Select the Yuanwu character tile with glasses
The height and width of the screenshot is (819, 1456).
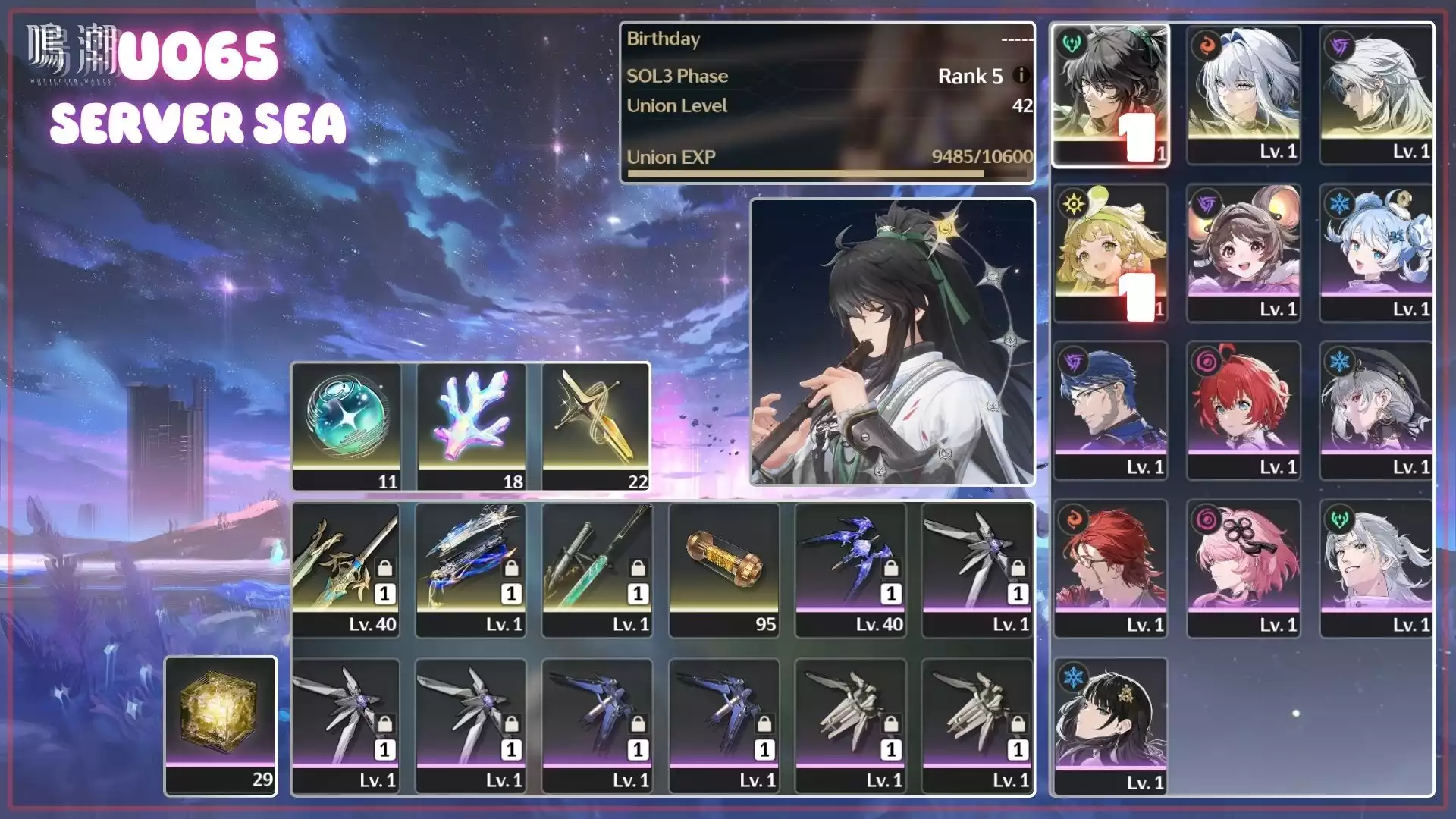pyautogui.click(x=1110, y=410)
